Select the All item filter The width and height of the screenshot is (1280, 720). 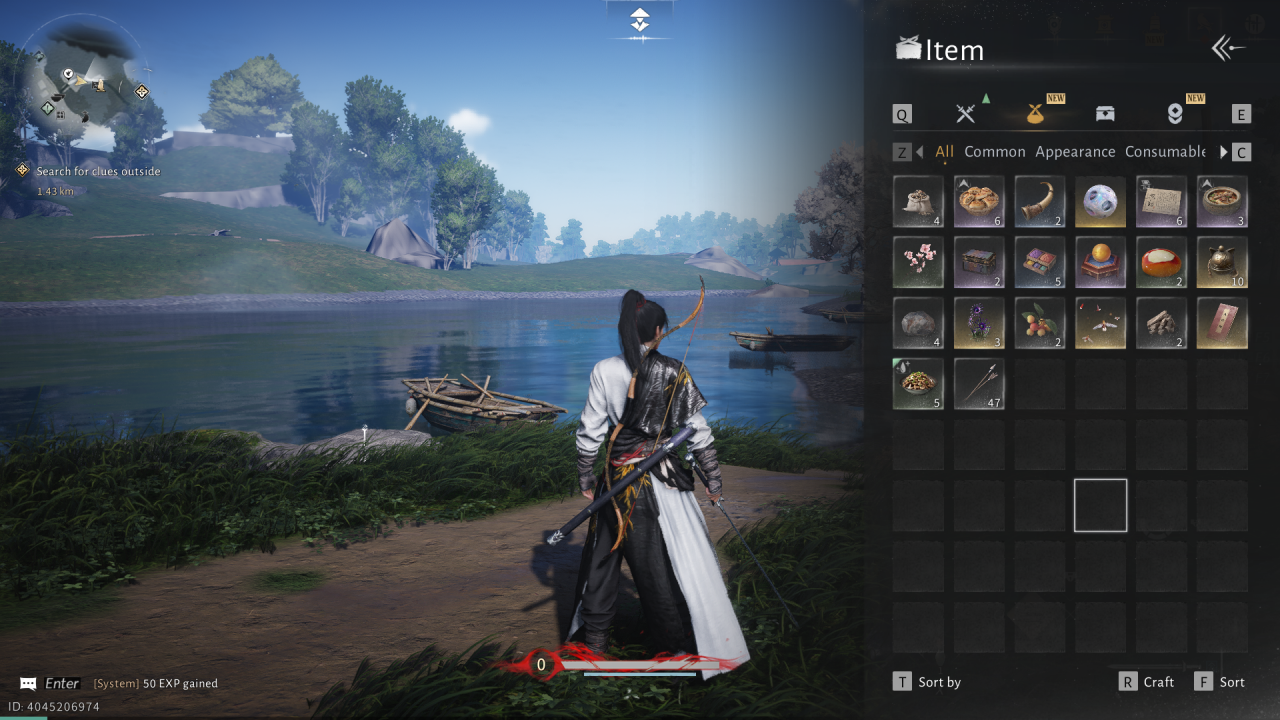(944, 152)
